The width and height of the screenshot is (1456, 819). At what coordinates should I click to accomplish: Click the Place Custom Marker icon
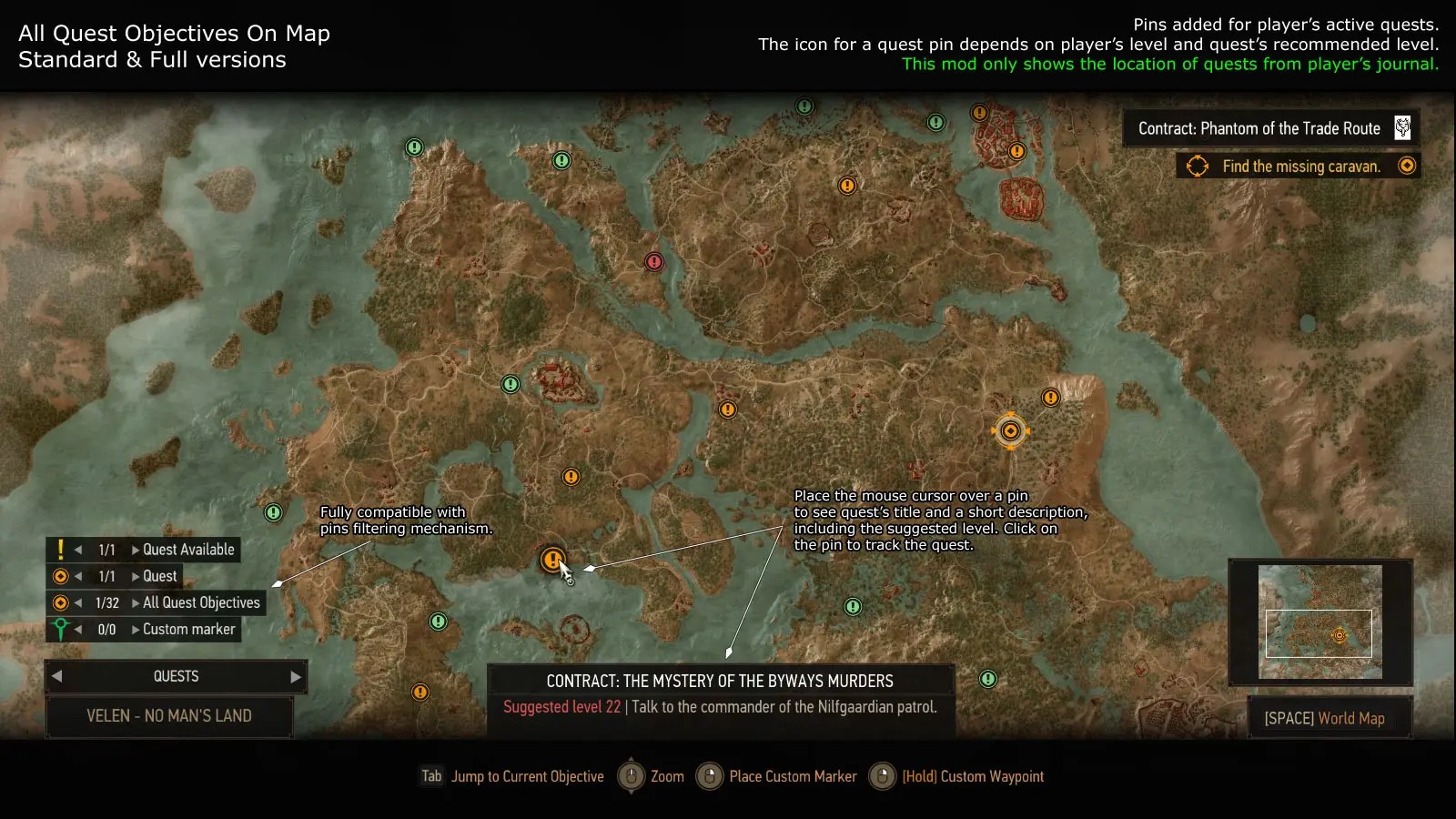pos(708,776)
